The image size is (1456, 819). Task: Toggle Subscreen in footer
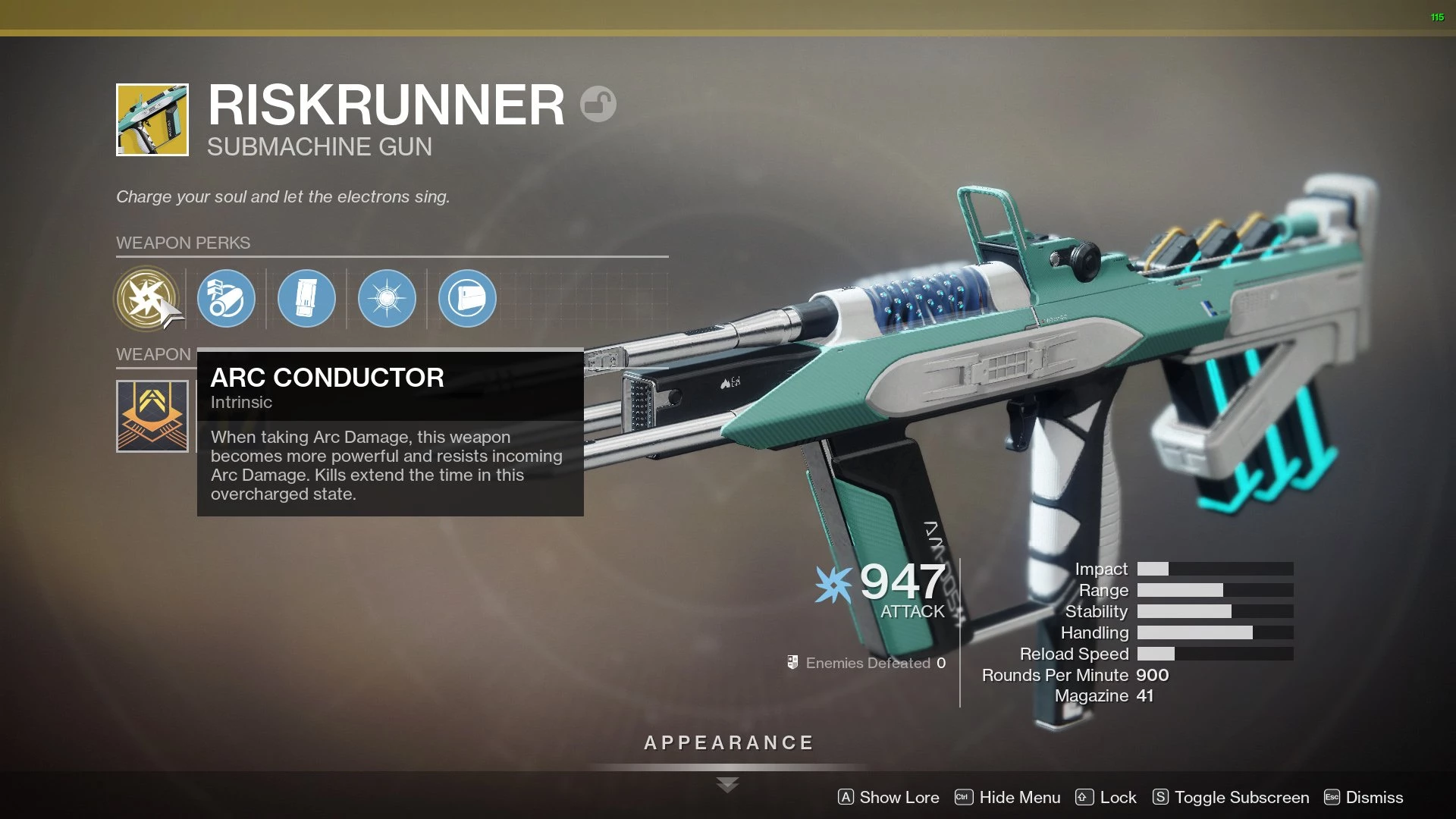coord(1230,797)
